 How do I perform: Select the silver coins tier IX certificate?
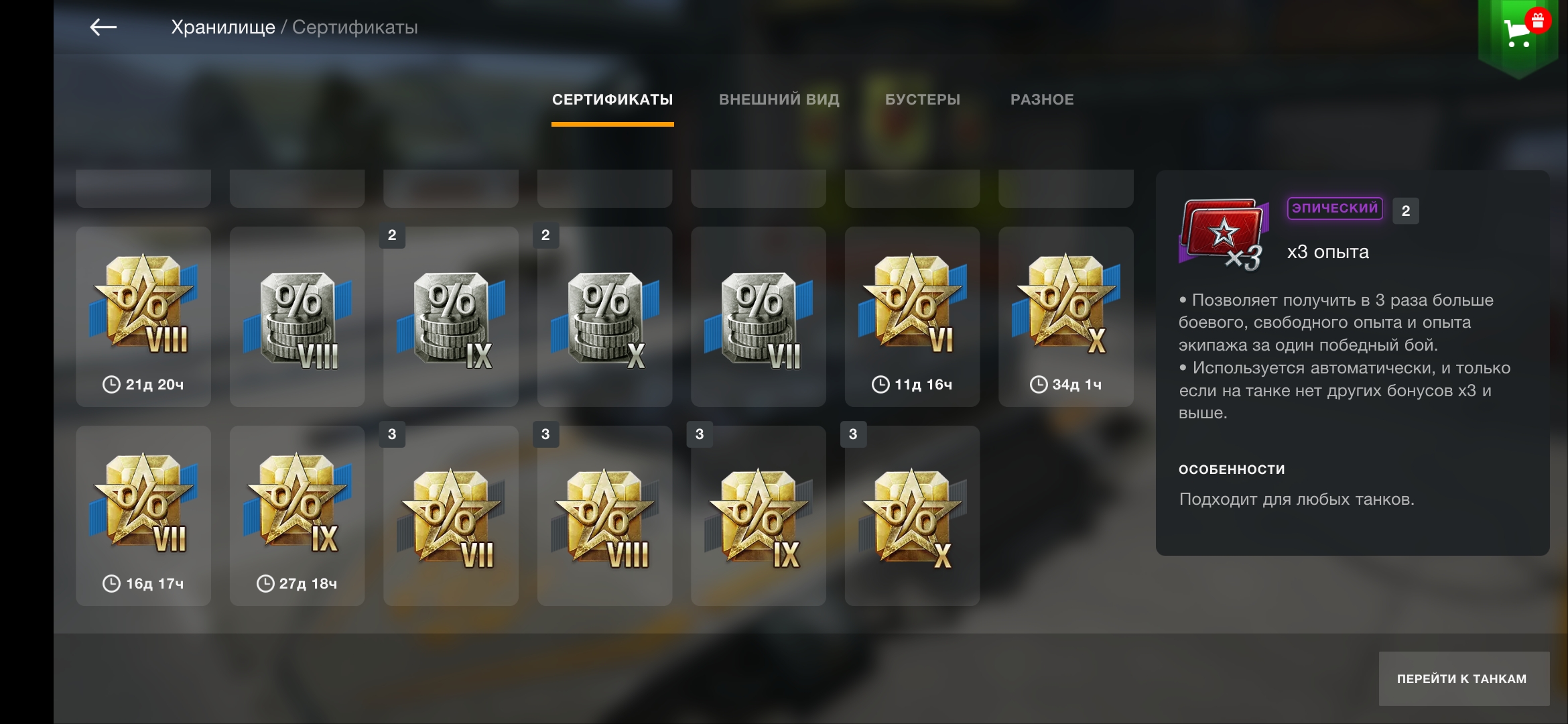(x=451, y=316)
